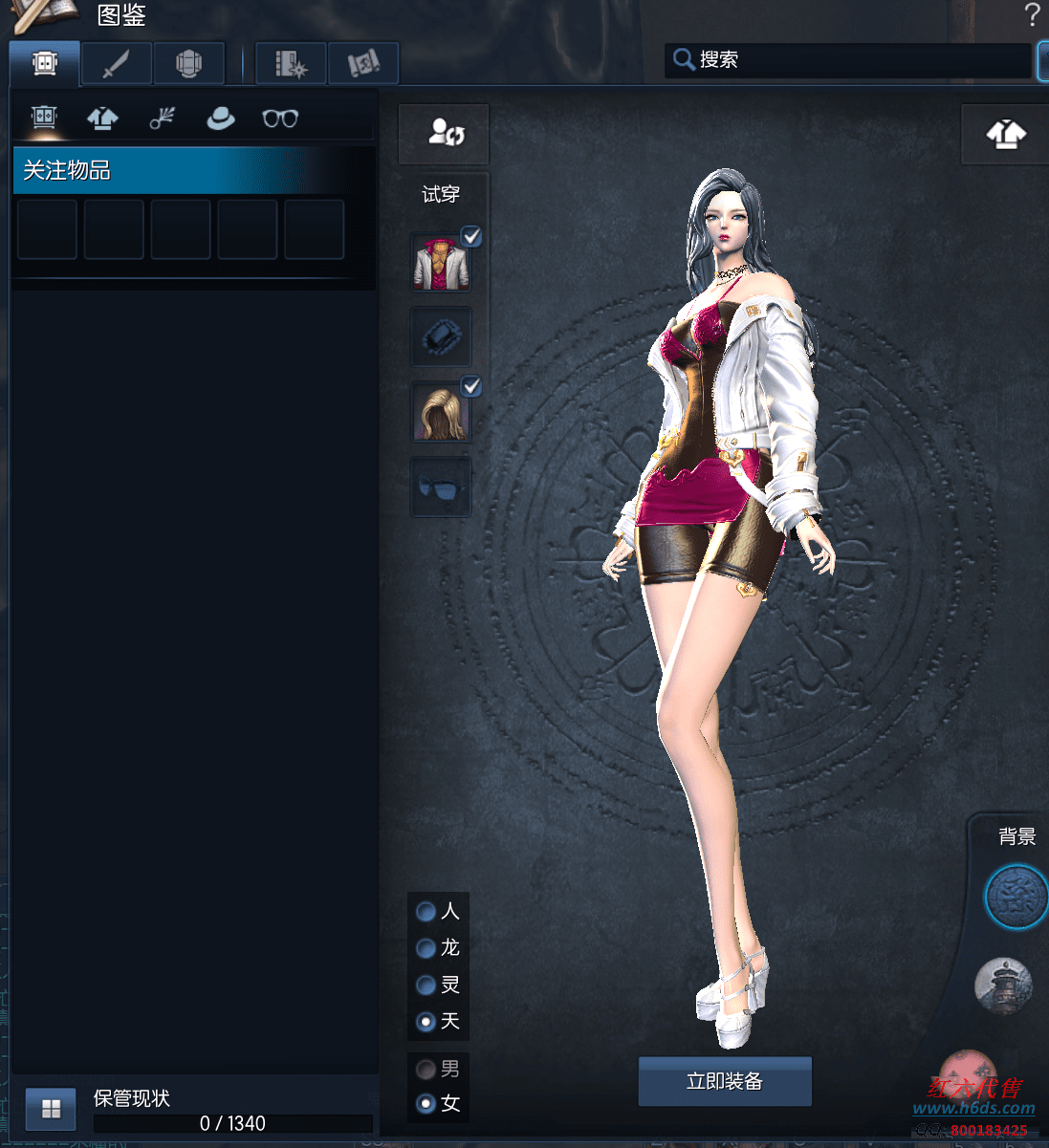Viewport: 1049px width, 1148px height.
Task: Toggle the white jacket outfit try-on slot
Action: point(442,263)
